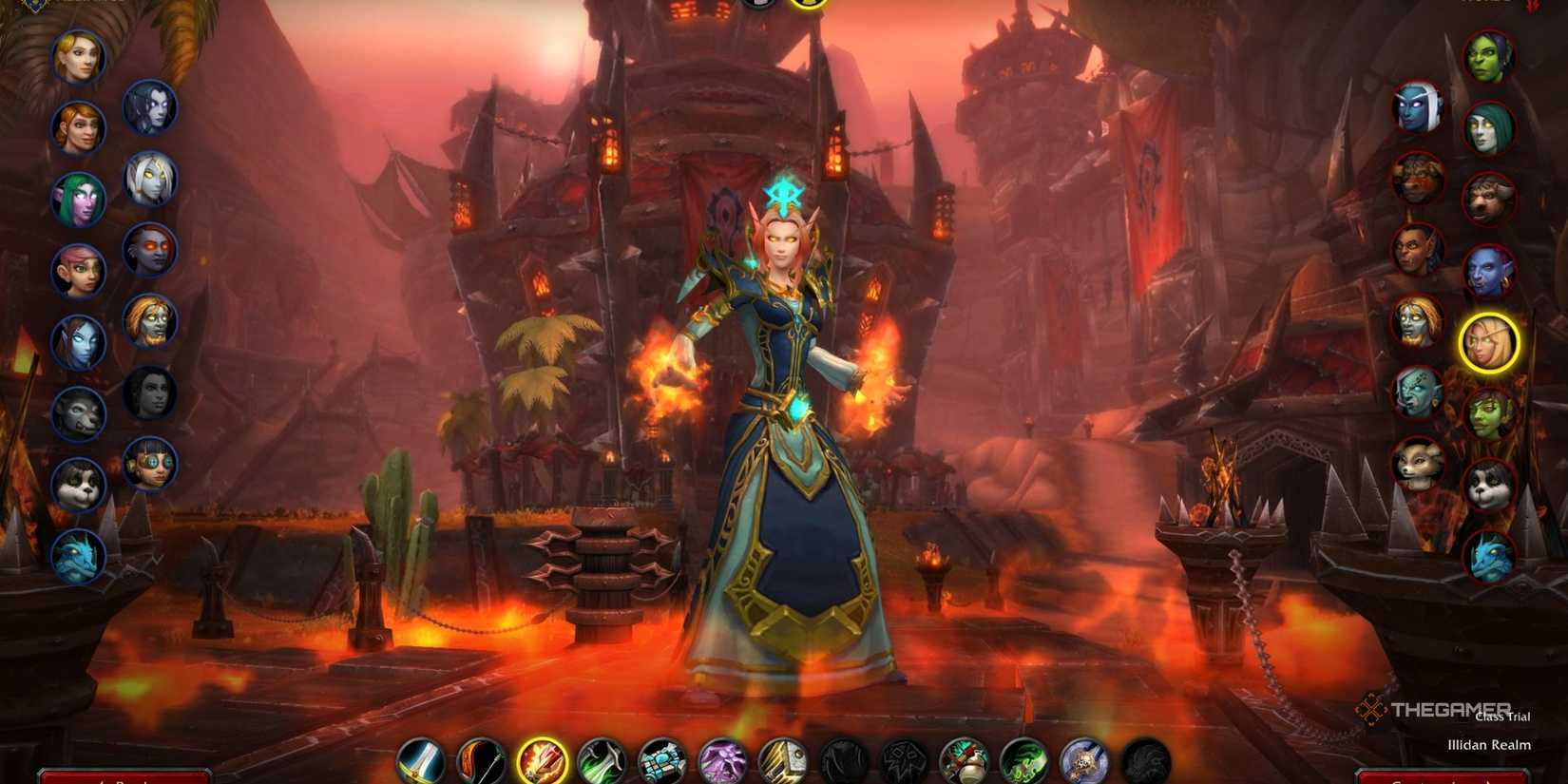Select the Rogue class icon with green daggers
1568x784 pixels.
[x=602, y=760]
